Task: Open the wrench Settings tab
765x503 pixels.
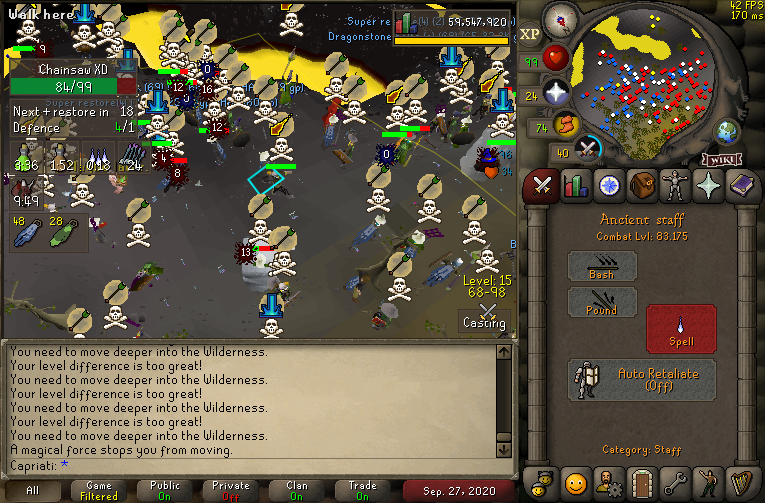Action: tap(675, 482)
